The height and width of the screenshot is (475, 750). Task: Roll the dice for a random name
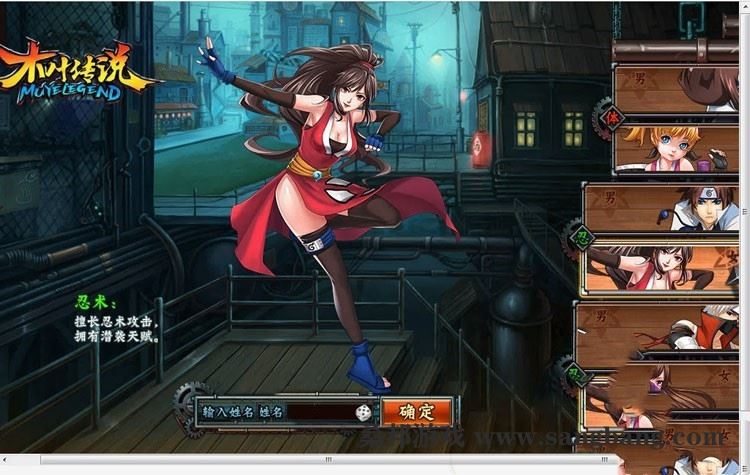click(x=363, y=412)
